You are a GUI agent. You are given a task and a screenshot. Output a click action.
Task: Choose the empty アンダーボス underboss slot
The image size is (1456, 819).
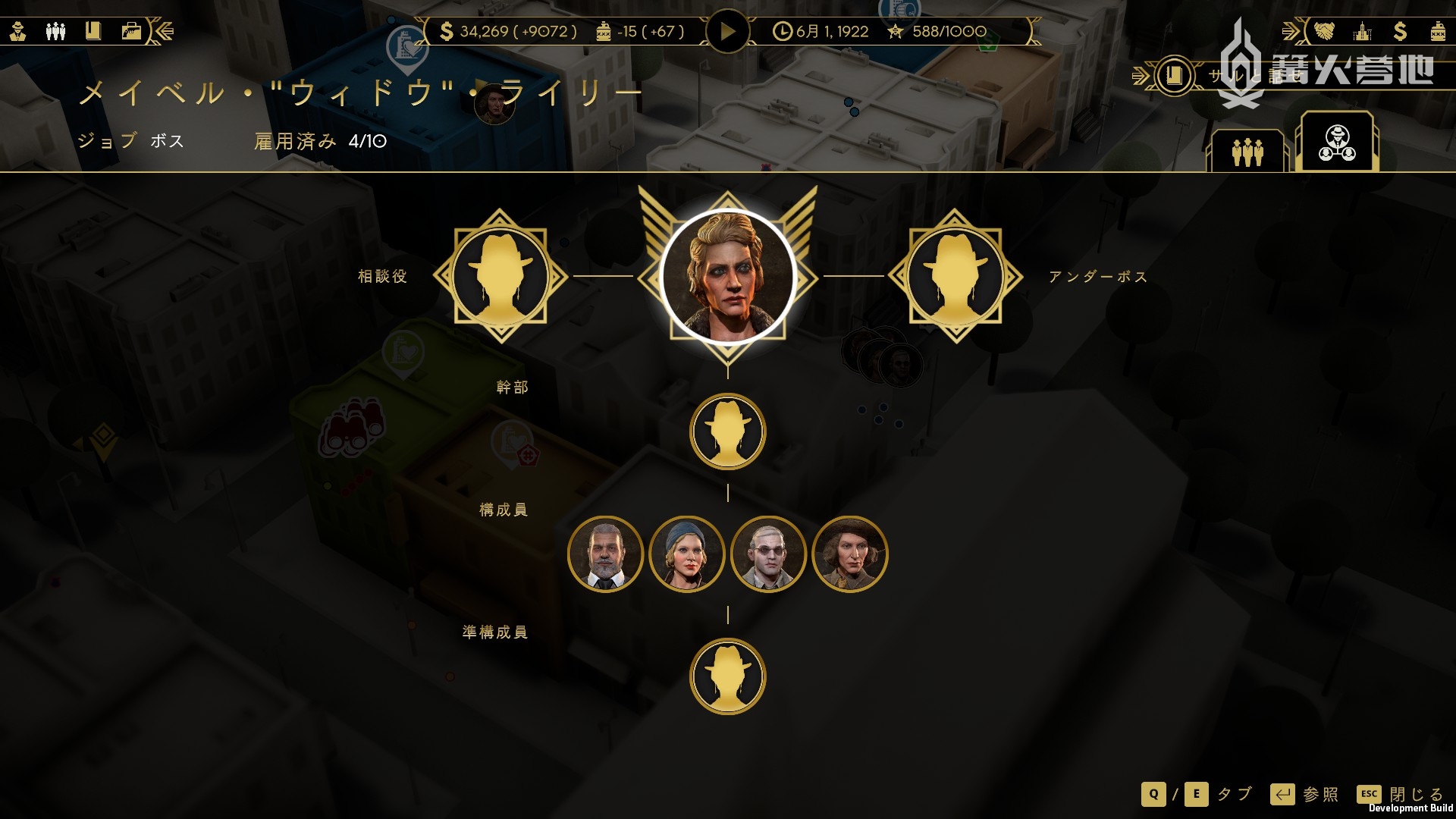coord(955,277)
